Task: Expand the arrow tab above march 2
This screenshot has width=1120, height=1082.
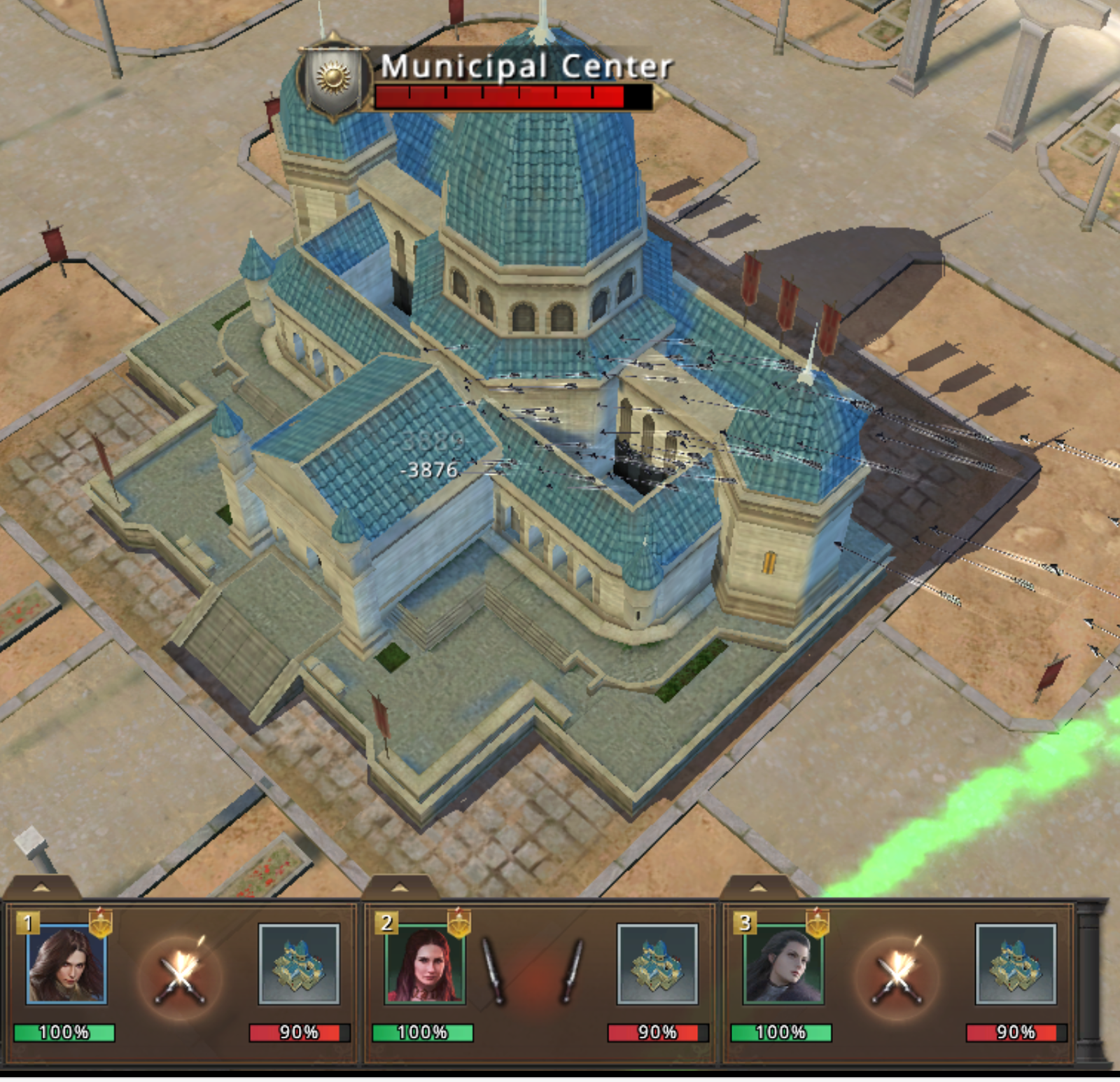Action: pyautogui.click(x=400, y=888)
